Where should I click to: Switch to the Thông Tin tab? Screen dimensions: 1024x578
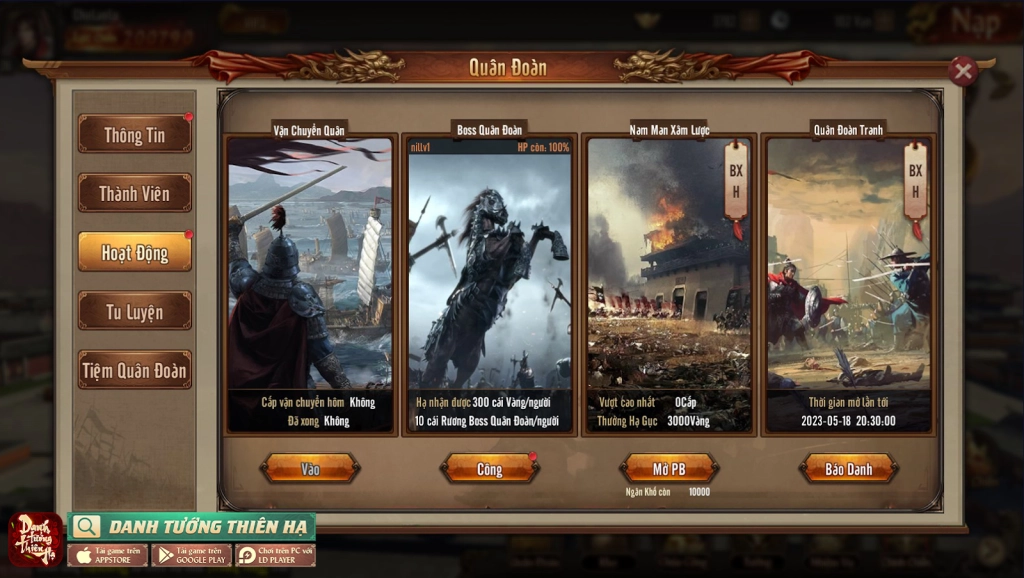point(135,134)
